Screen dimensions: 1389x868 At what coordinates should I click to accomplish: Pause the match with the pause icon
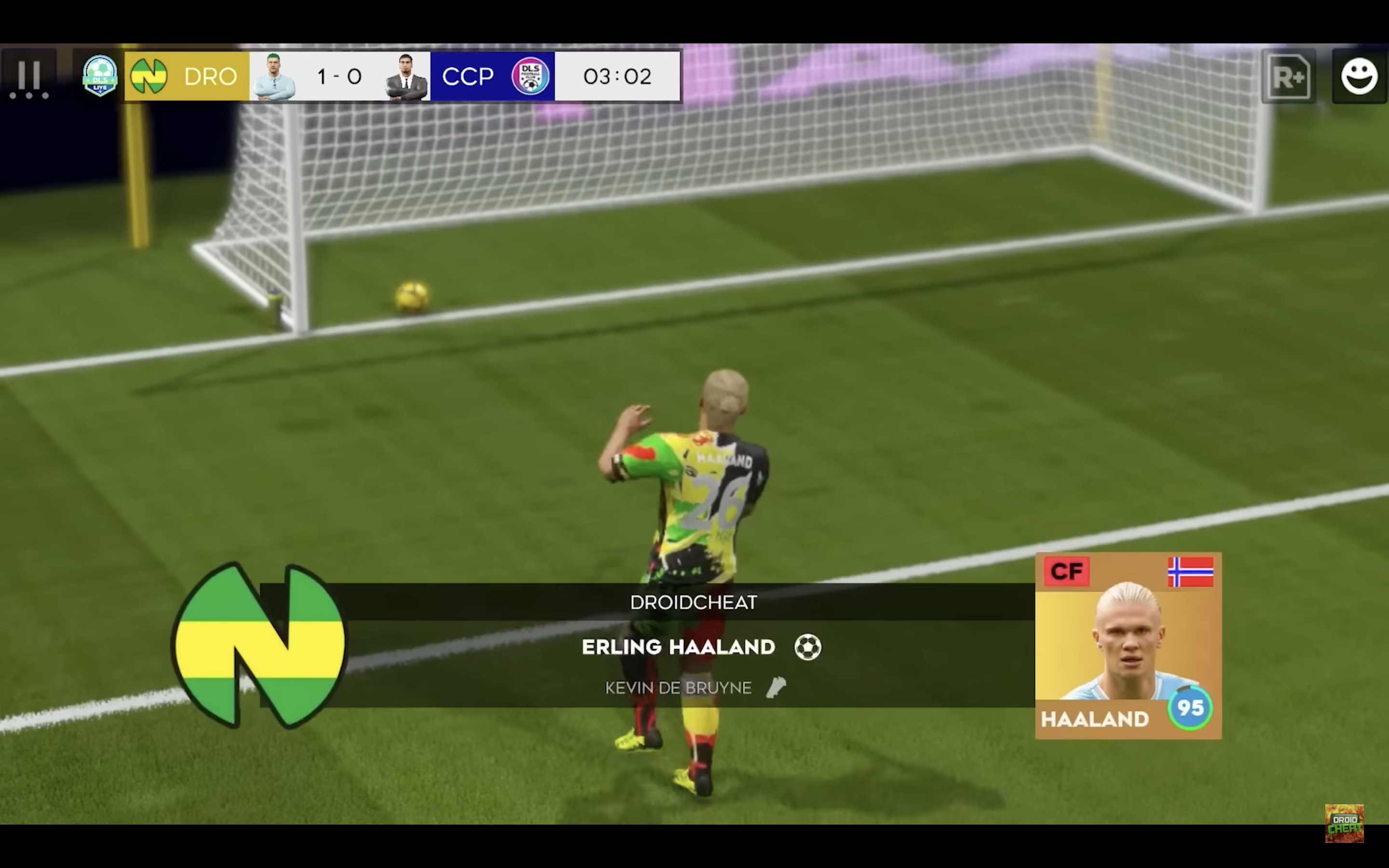(x=30, y=76)
